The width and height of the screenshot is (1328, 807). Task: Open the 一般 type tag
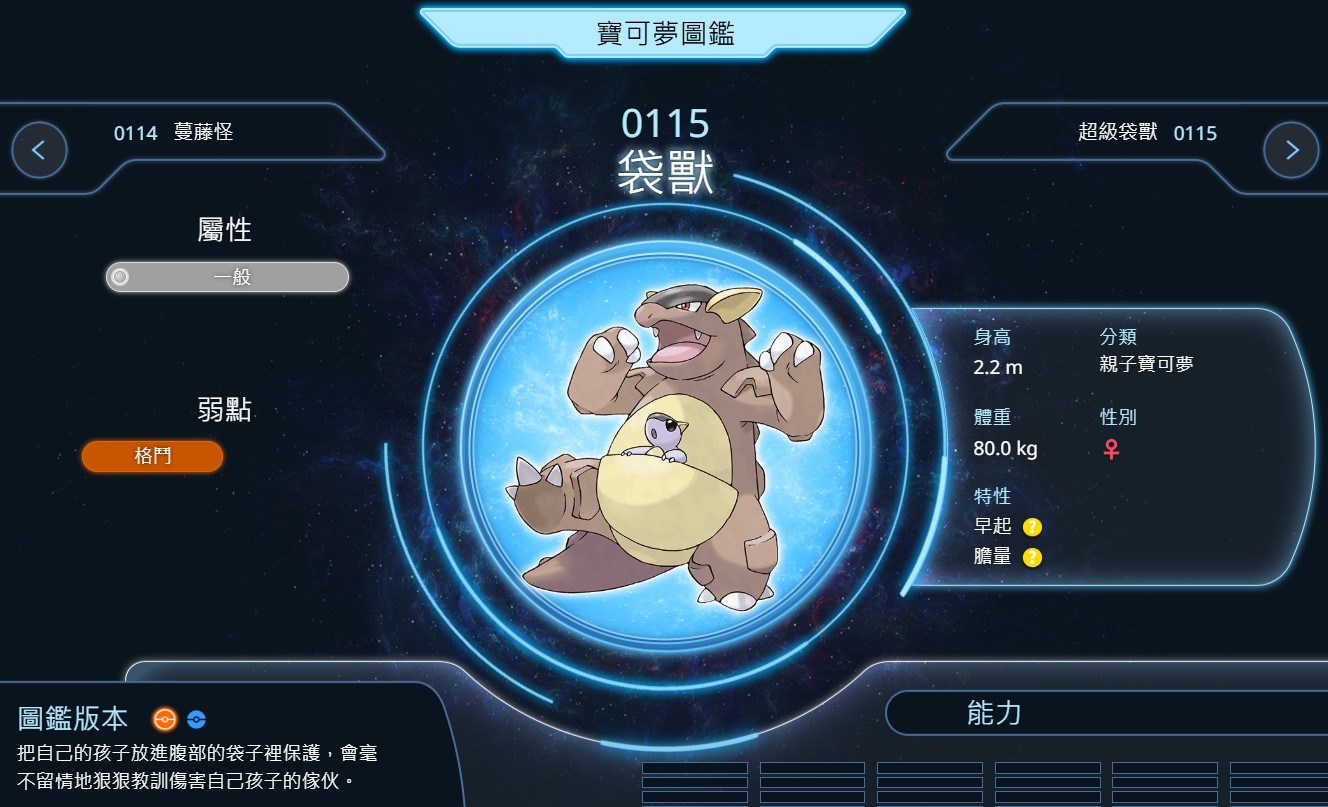tap(228, 277)
